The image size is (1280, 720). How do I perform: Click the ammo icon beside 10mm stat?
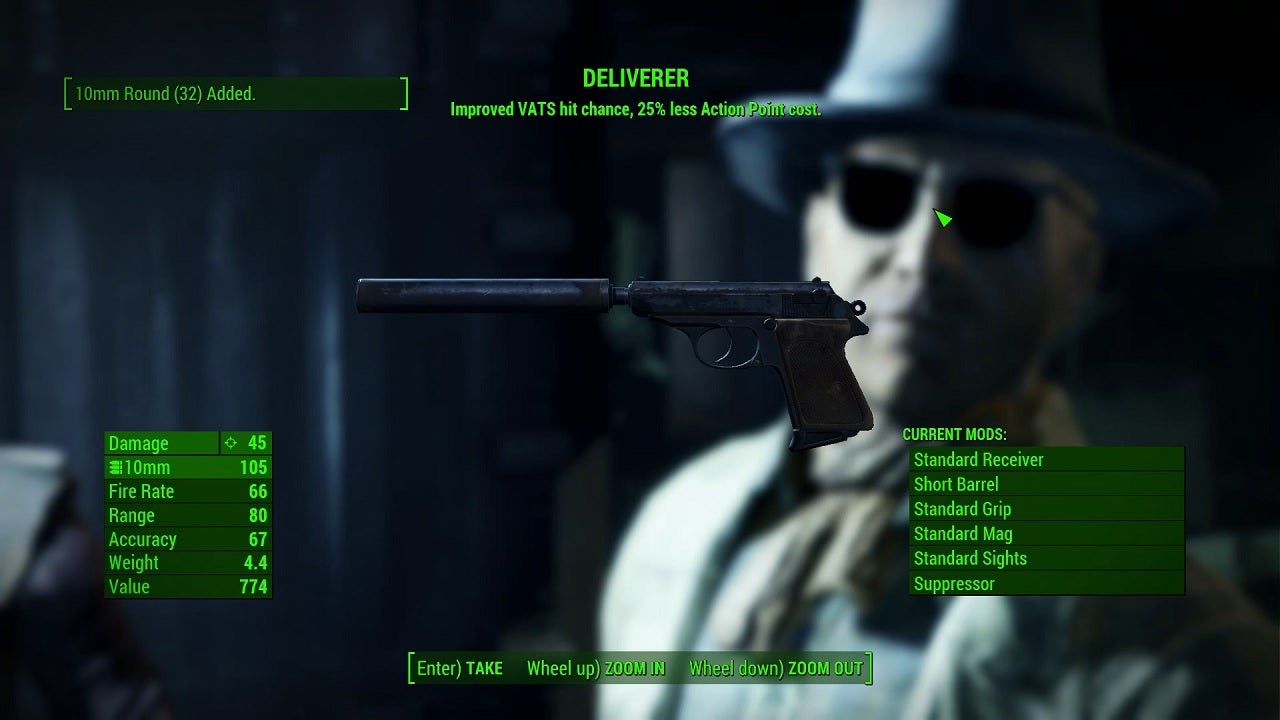pyautogui.click(x=118, y=467)
